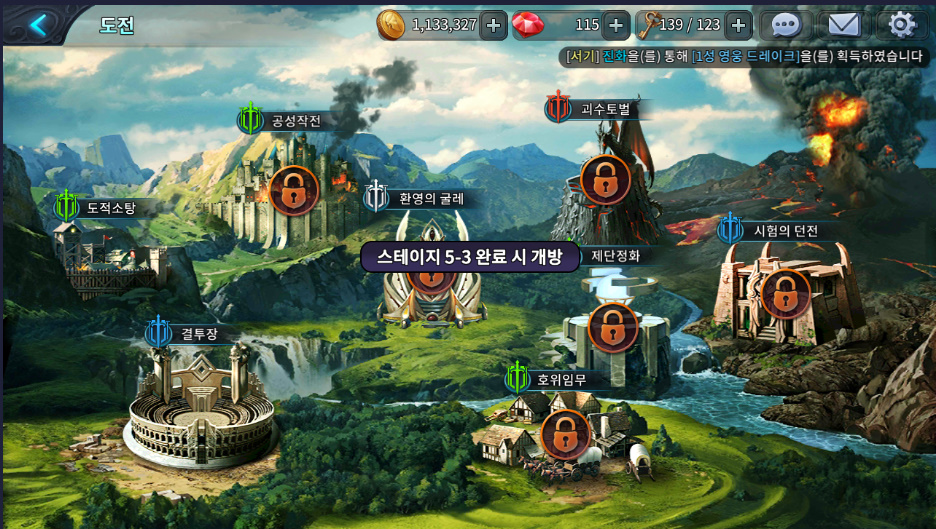936x529 pixels.
Task: Select the locked 호위임무 mission
Action: (565, 434)
